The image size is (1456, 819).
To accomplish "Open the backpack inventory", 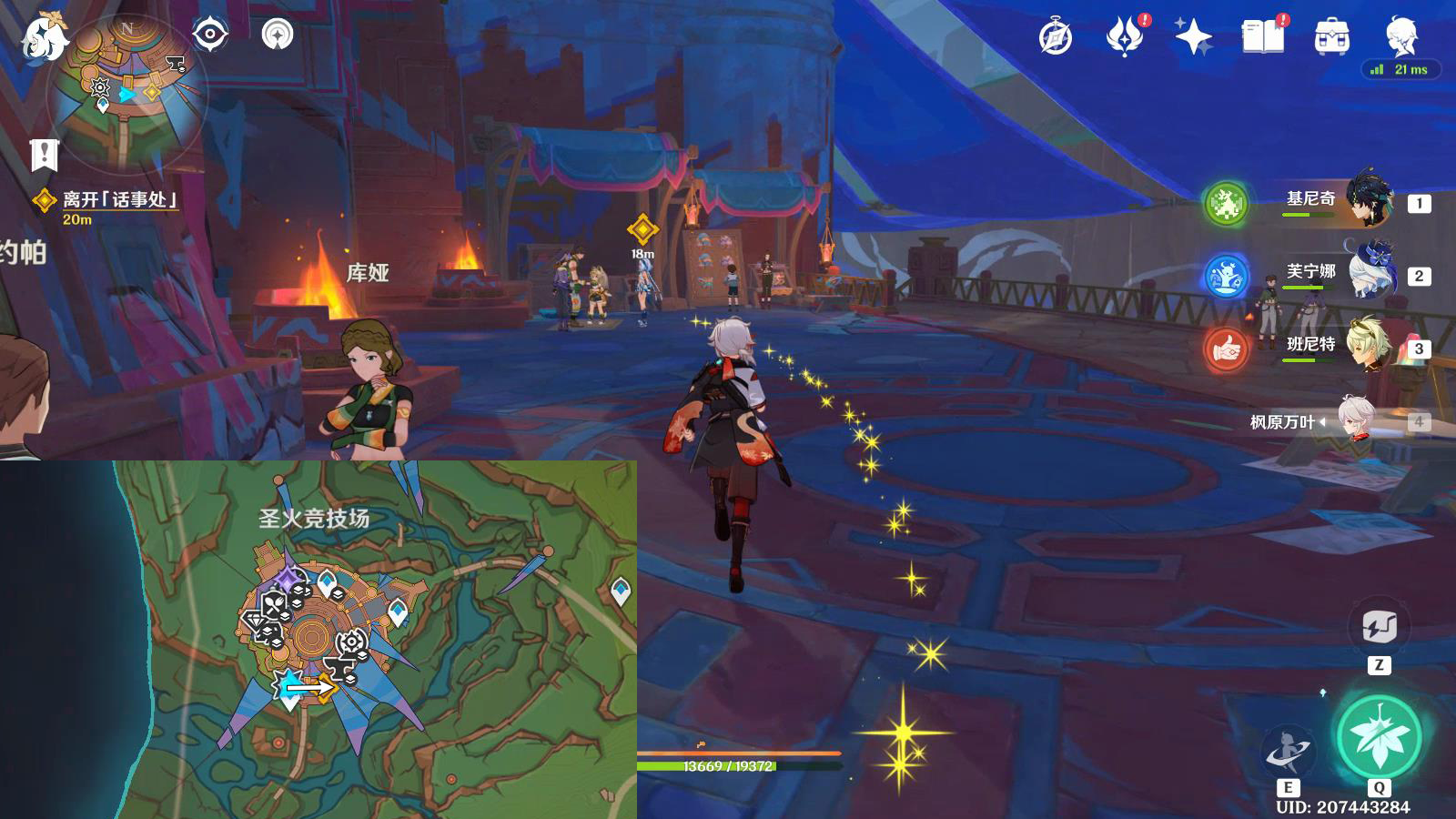I will pos(1331,37).
